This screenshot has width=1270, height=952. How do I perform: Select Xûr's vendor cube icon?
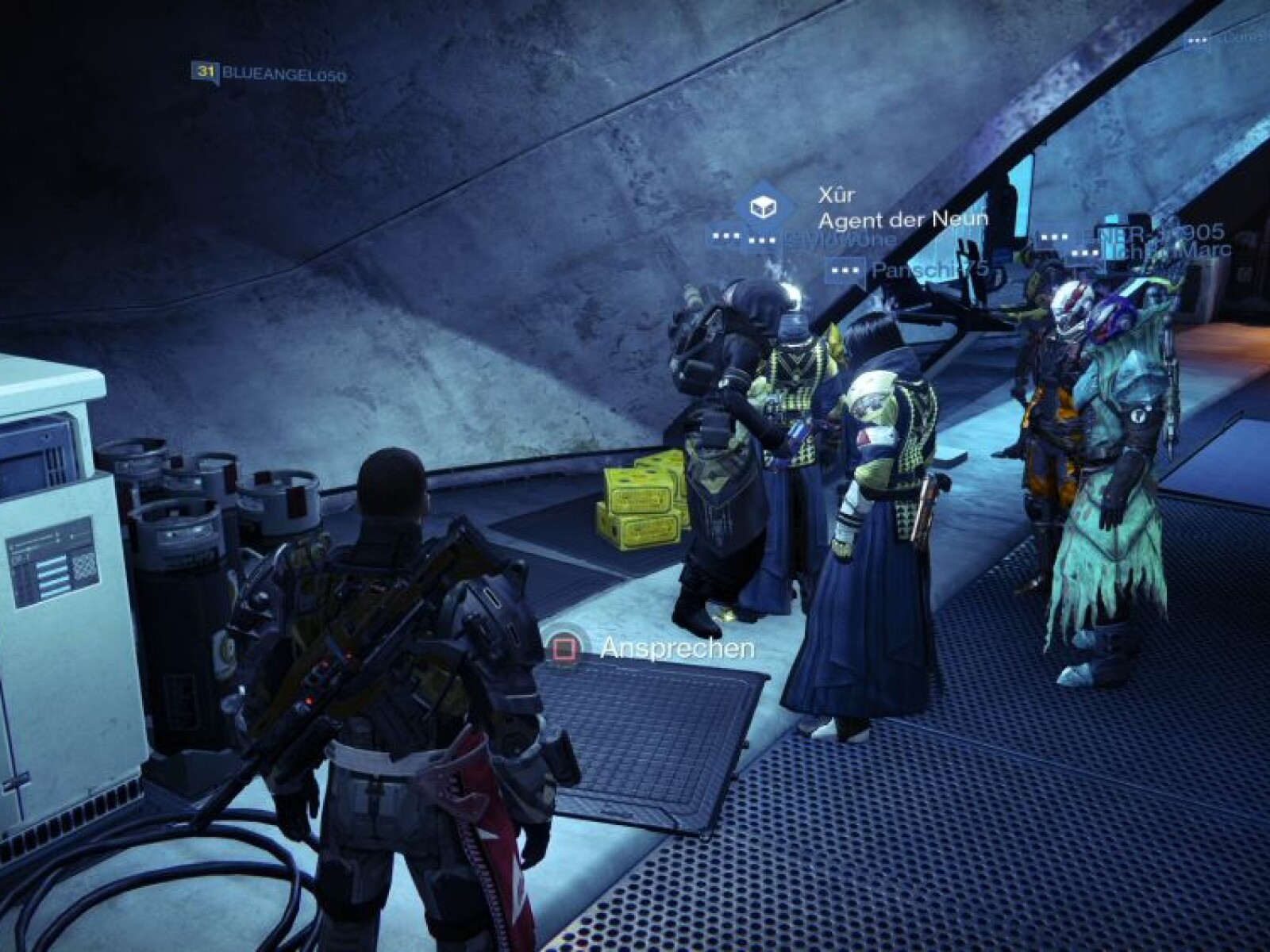pos(763,208)
